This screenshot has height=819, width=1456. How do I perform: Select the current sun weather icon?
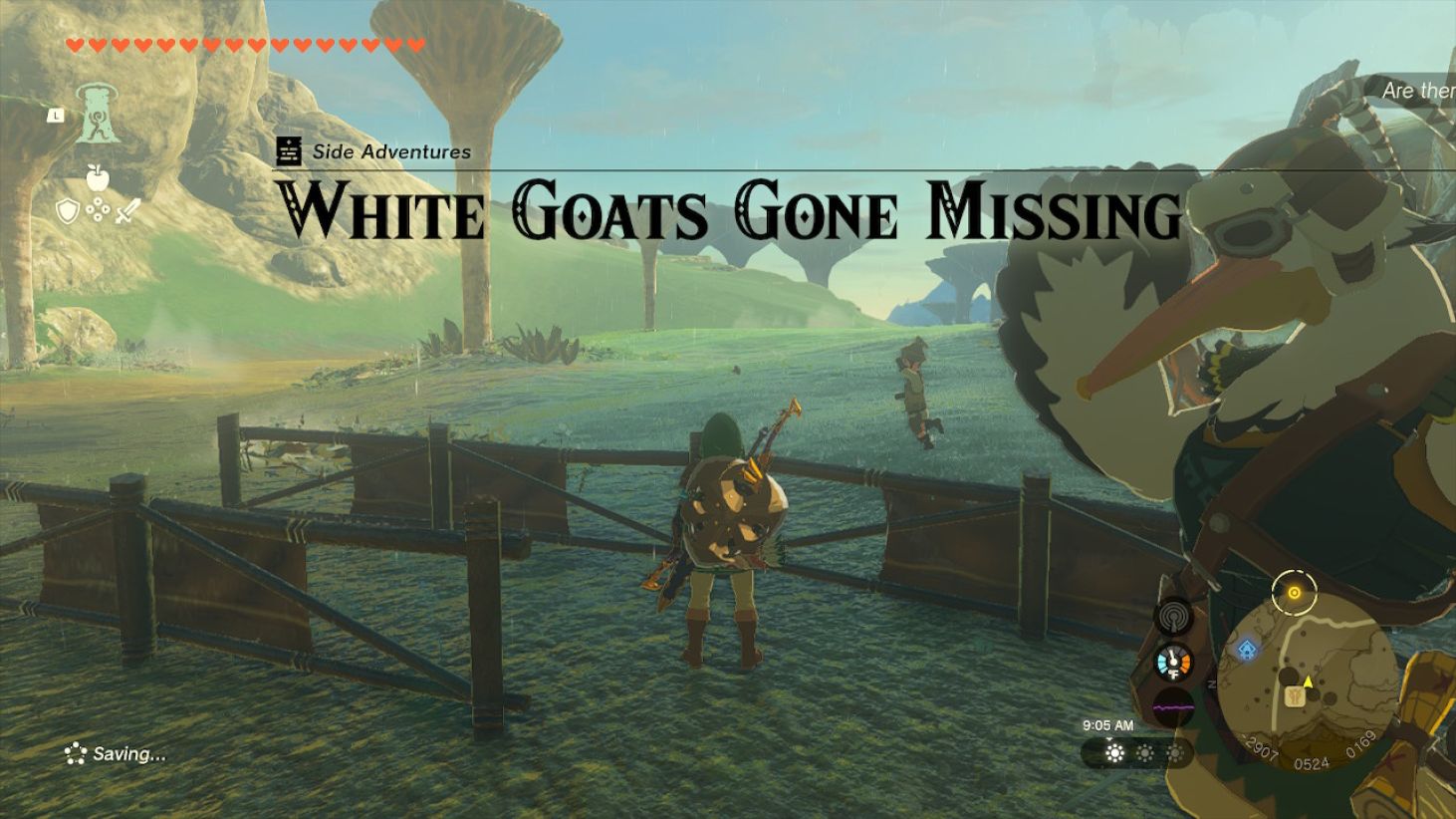tap(1114, 753)
